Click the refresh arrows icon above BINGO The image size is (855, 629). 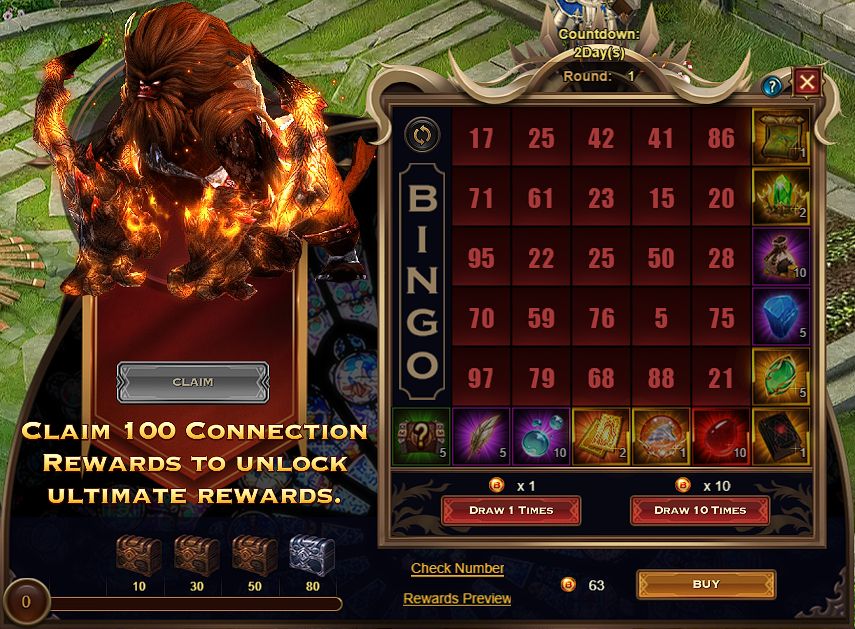pyautogui.click(x=420, y=136)
